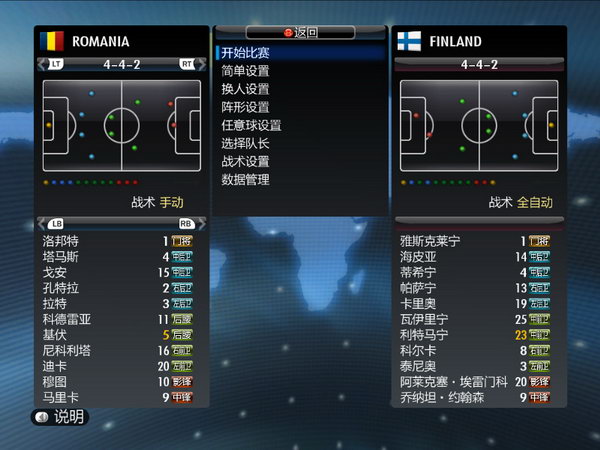The width and height of the screenshot is (600, 450).
Task: Select 开始比赛 to start the match
Action: pos(245,52)
